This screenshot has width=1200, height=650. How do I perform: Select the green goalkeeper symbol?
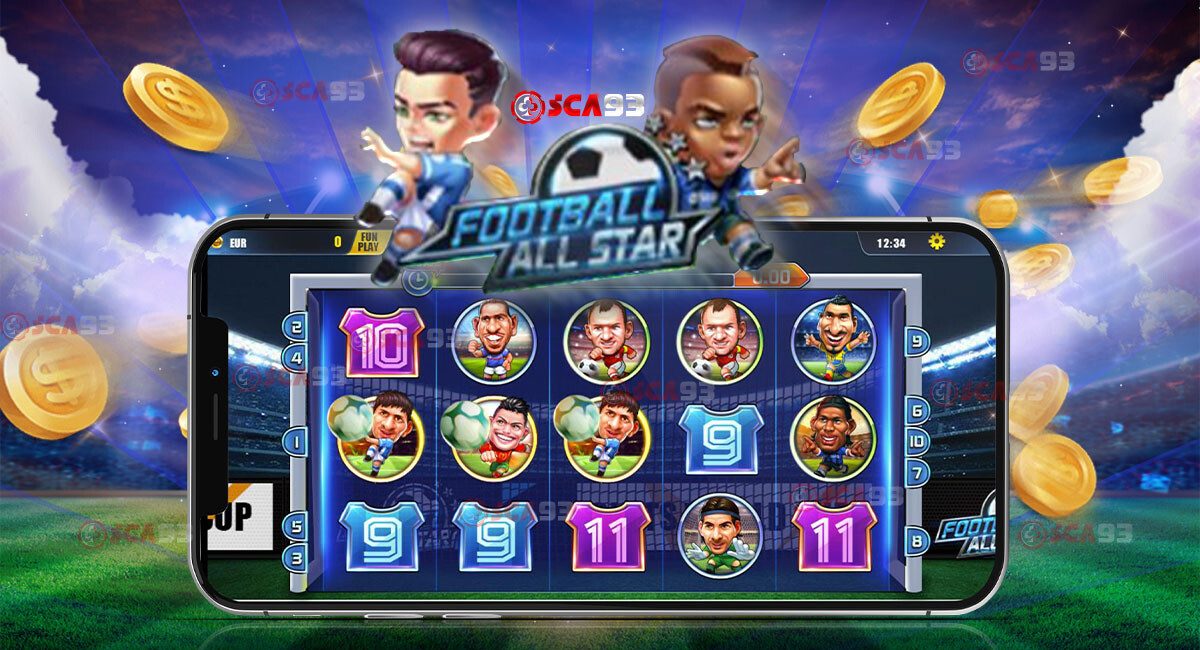tap(719, 534)
